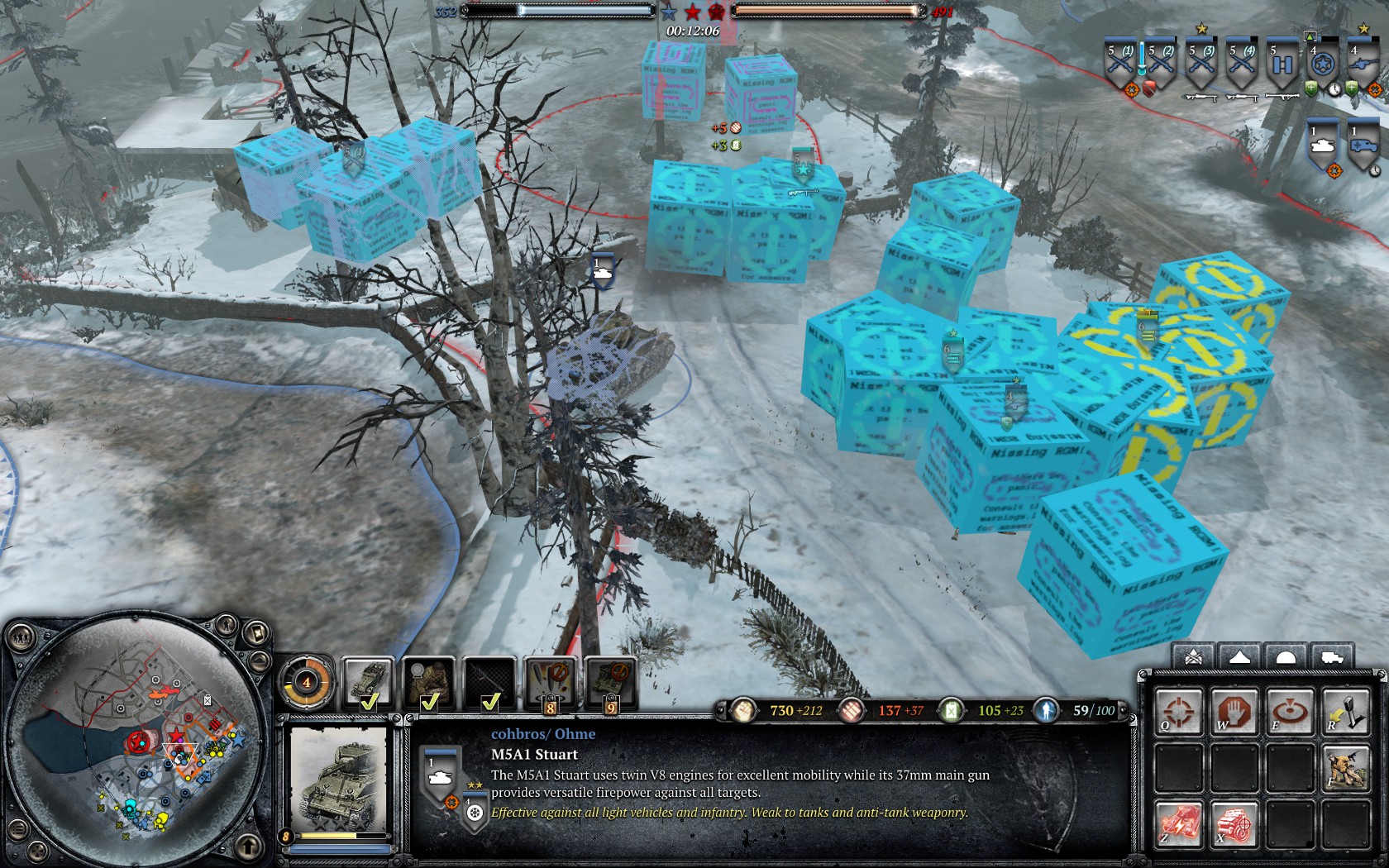Choose the circular target order icon (E)
The height and width of the screenshot is (868, 1389).
[1290, 713]
